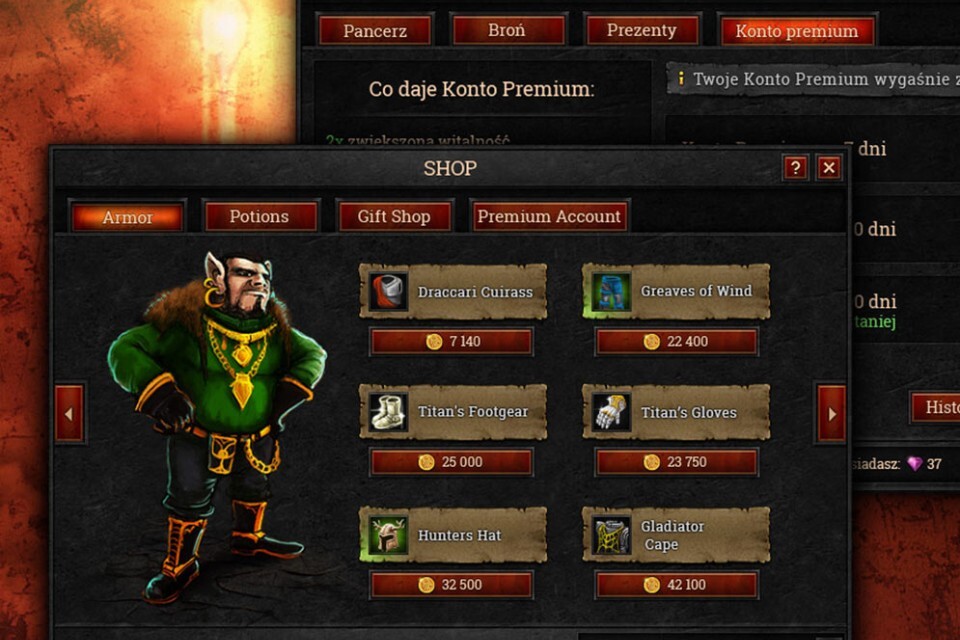Pick the Titan's Gloves item
The width and height of the screenshot is (960, 640).
click(x=676, y=412)
